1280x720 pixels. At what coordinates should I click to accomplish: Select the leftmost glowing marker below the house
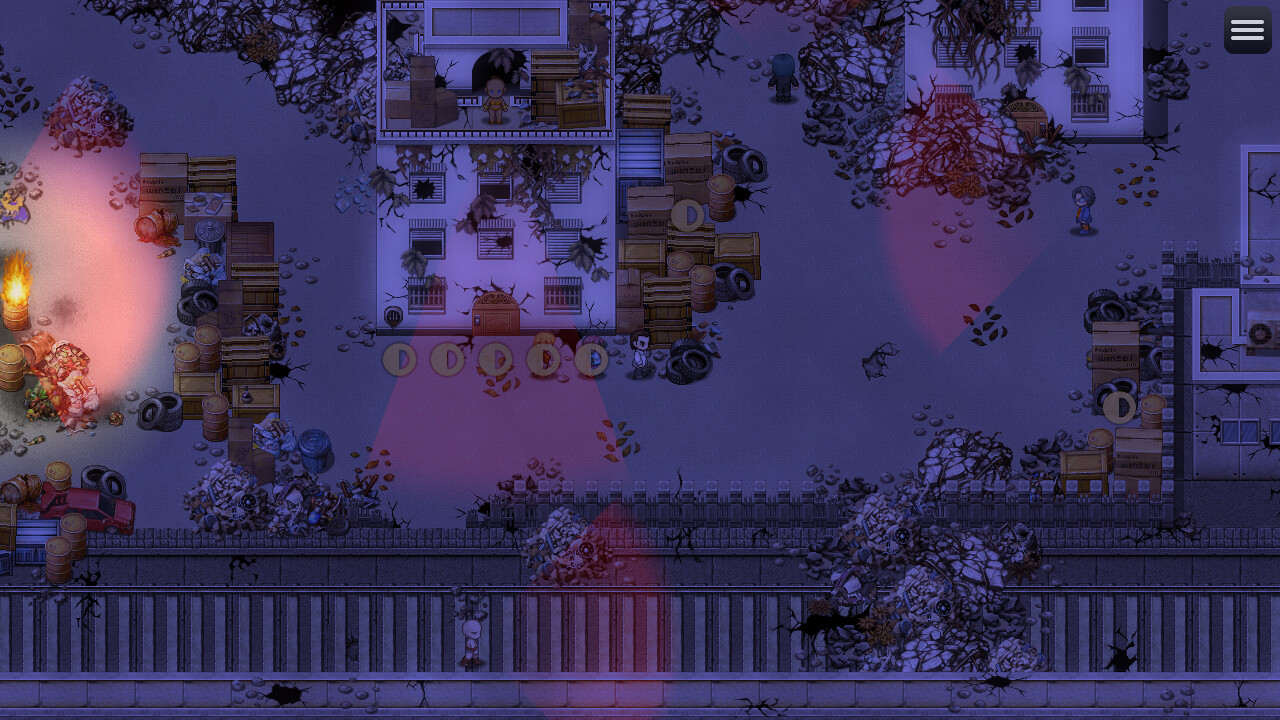(x=399, y=360)
